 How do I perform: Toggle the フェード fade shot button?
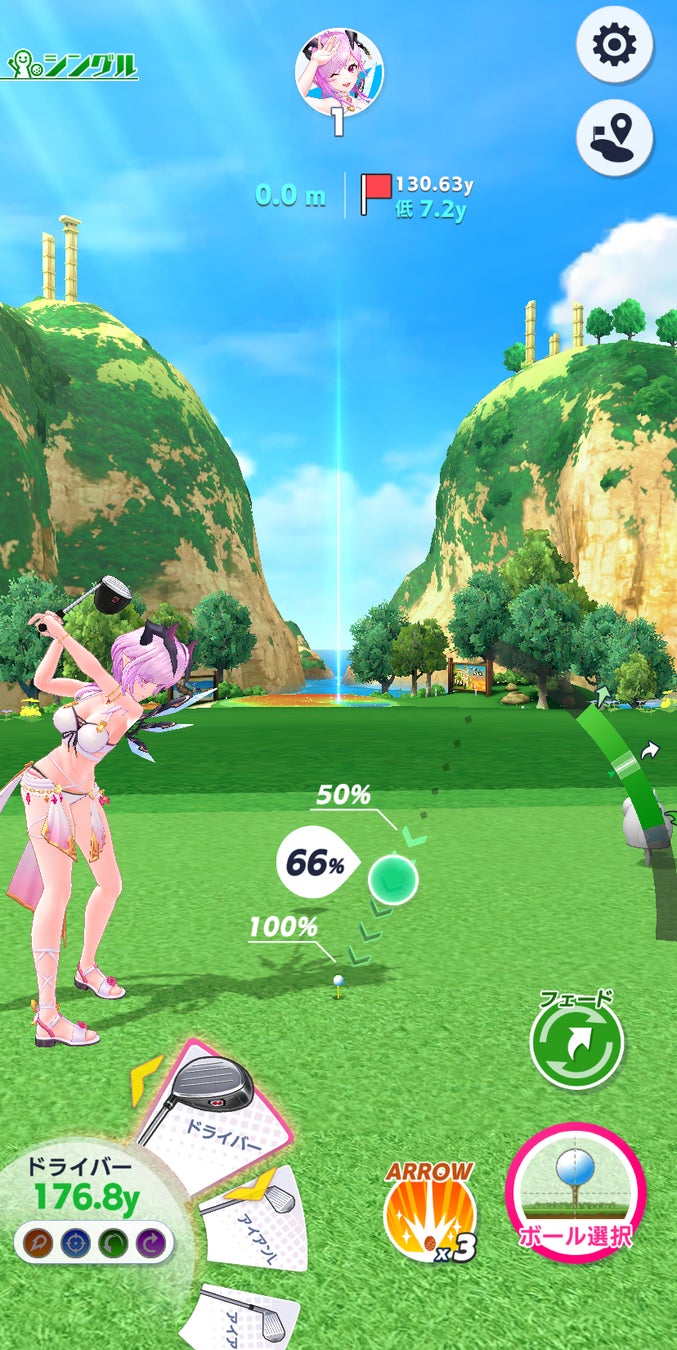tap(577, 1043)
